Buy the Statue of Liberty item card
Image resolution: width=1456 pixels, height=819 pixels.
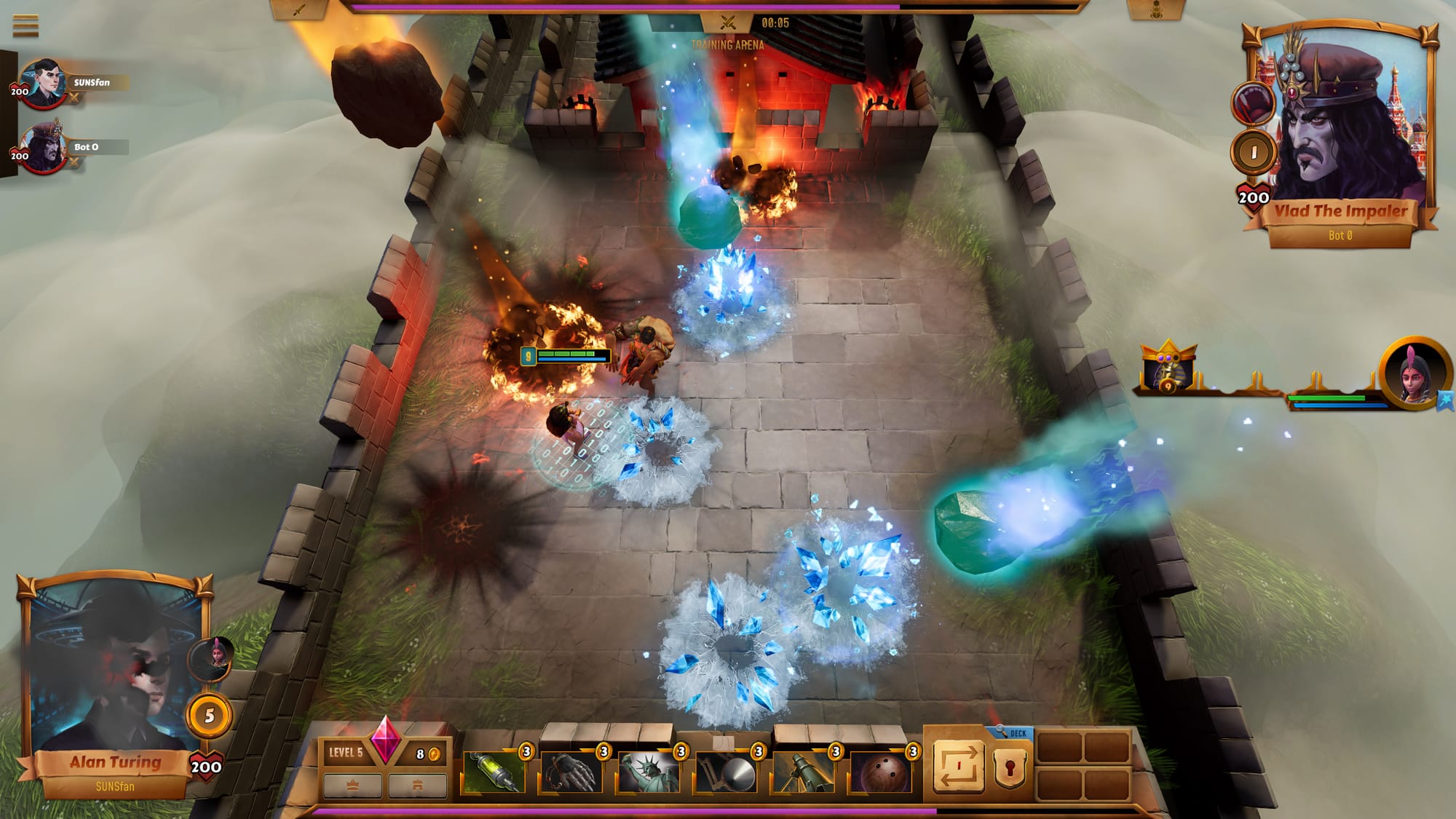click(649, 772)
